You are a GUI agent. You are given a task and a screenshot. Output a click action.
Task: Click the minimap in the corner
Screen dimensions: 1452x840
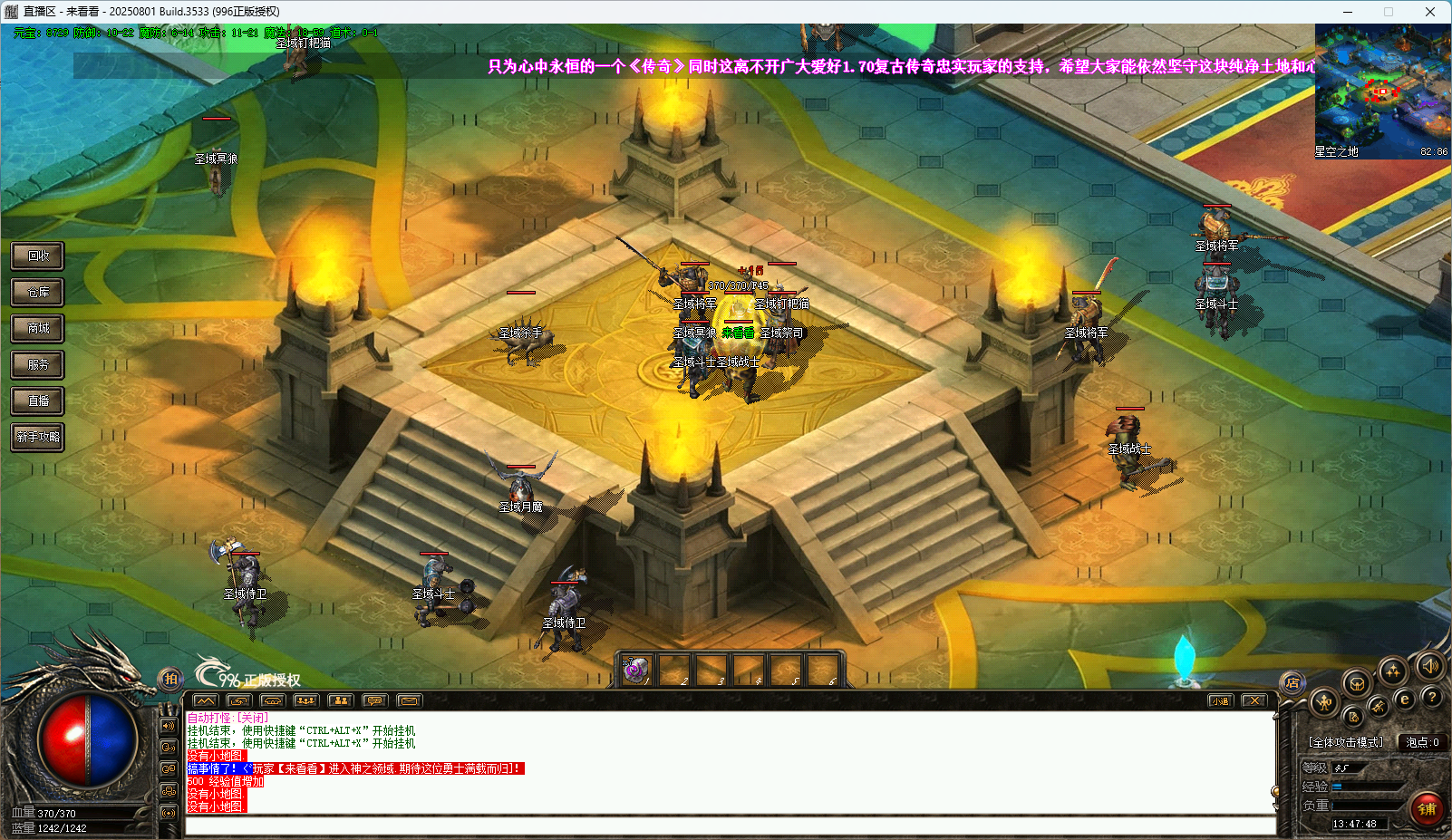click(1382, 92)
